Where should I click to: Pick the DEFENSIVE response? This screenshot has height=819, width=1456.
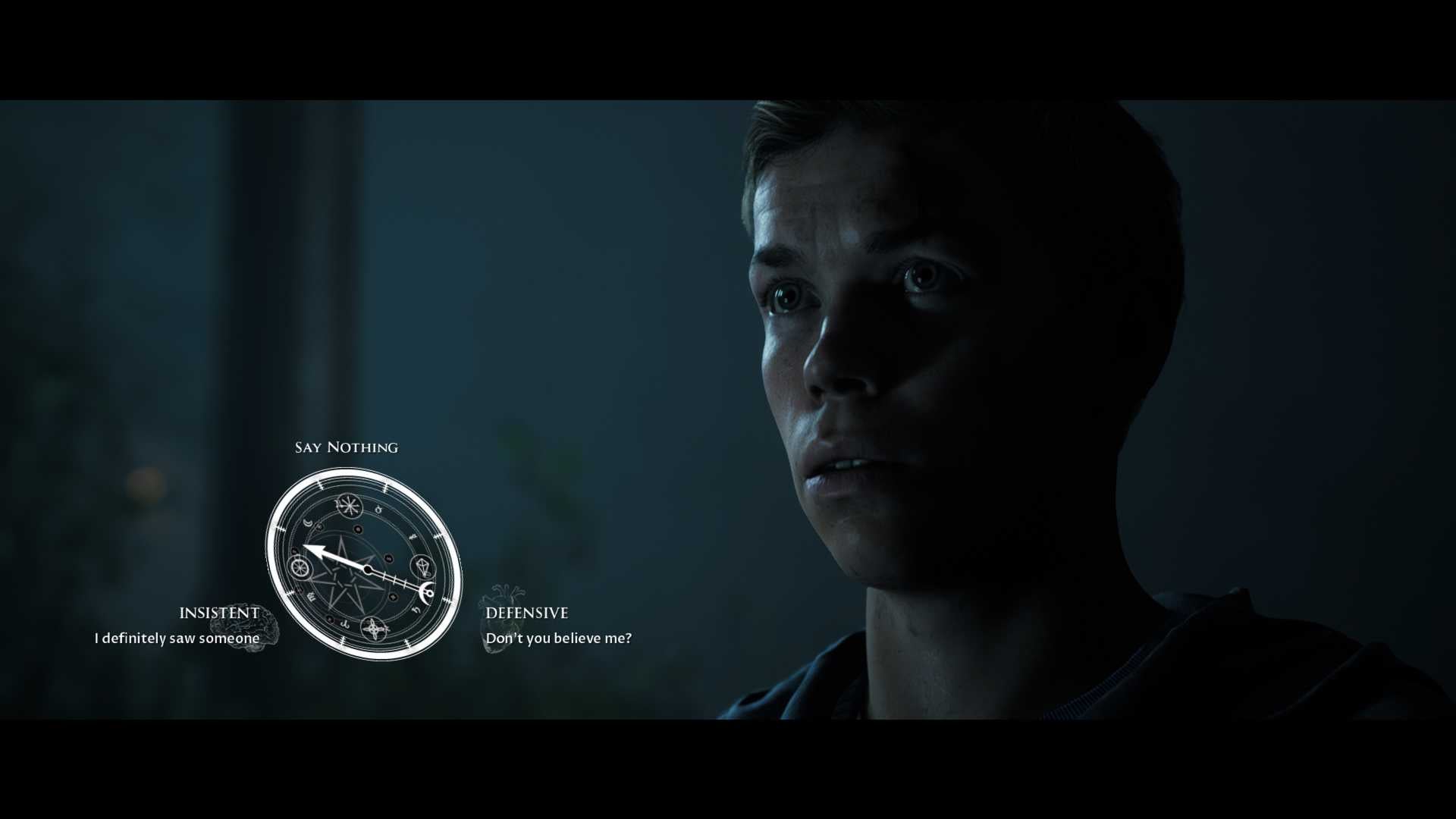point(526,613)
